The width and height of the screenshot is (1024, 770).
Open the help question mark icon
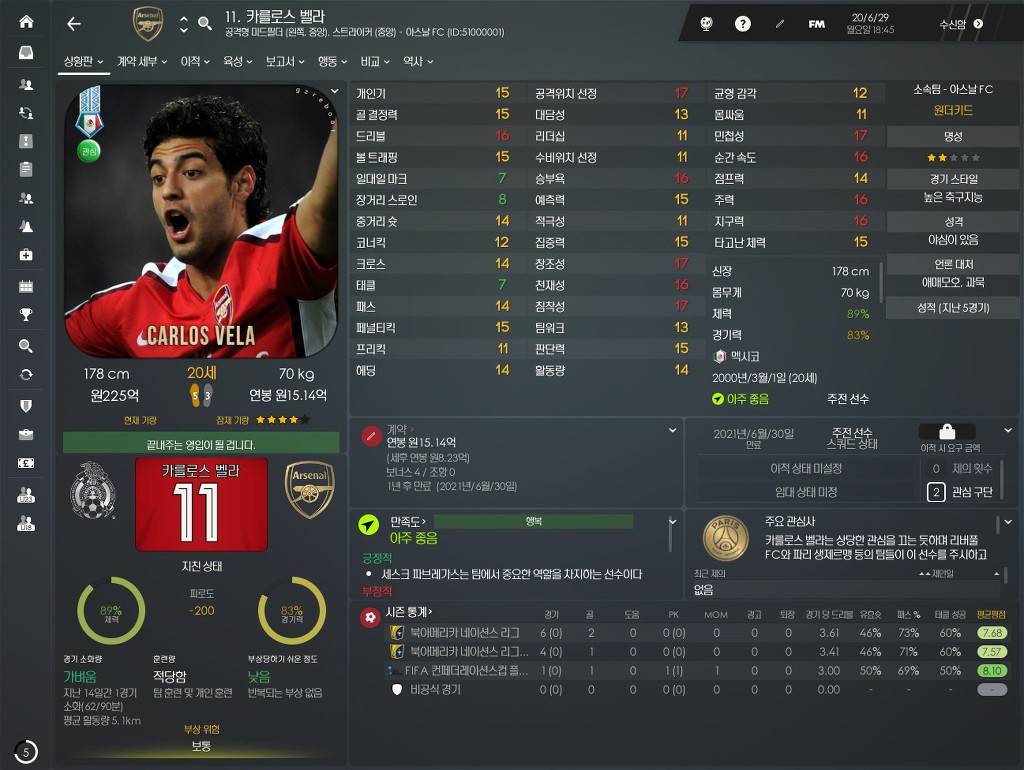(x=743, y=24)
